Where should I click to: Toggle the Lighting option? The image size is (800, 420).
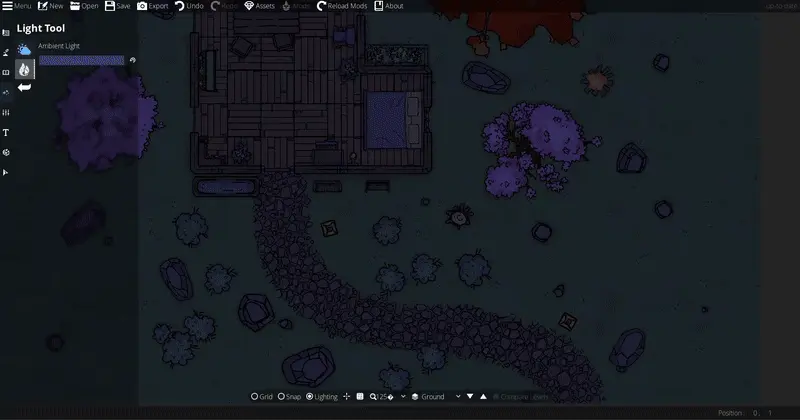pos(323,397)
